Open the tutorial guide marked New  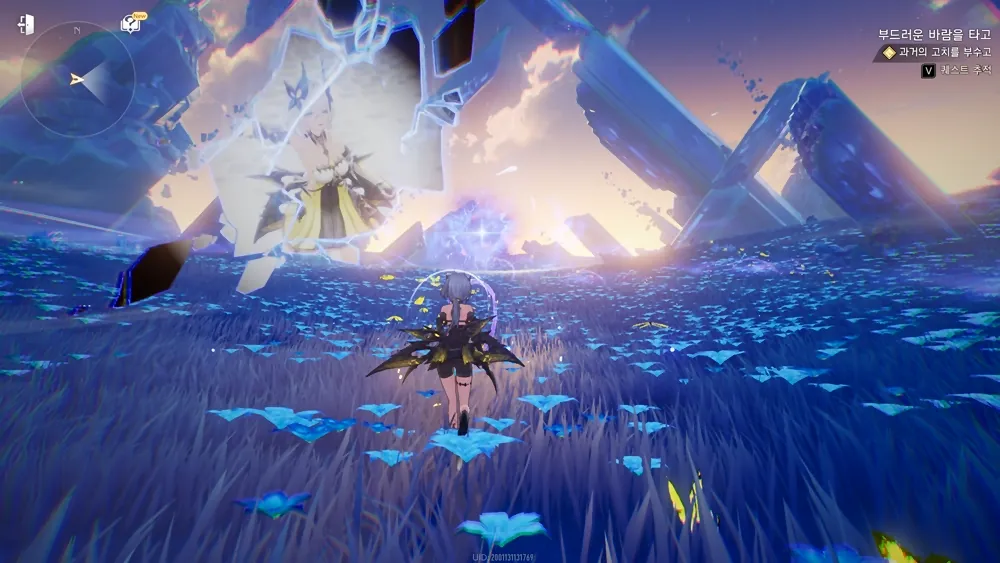point(131,23)
